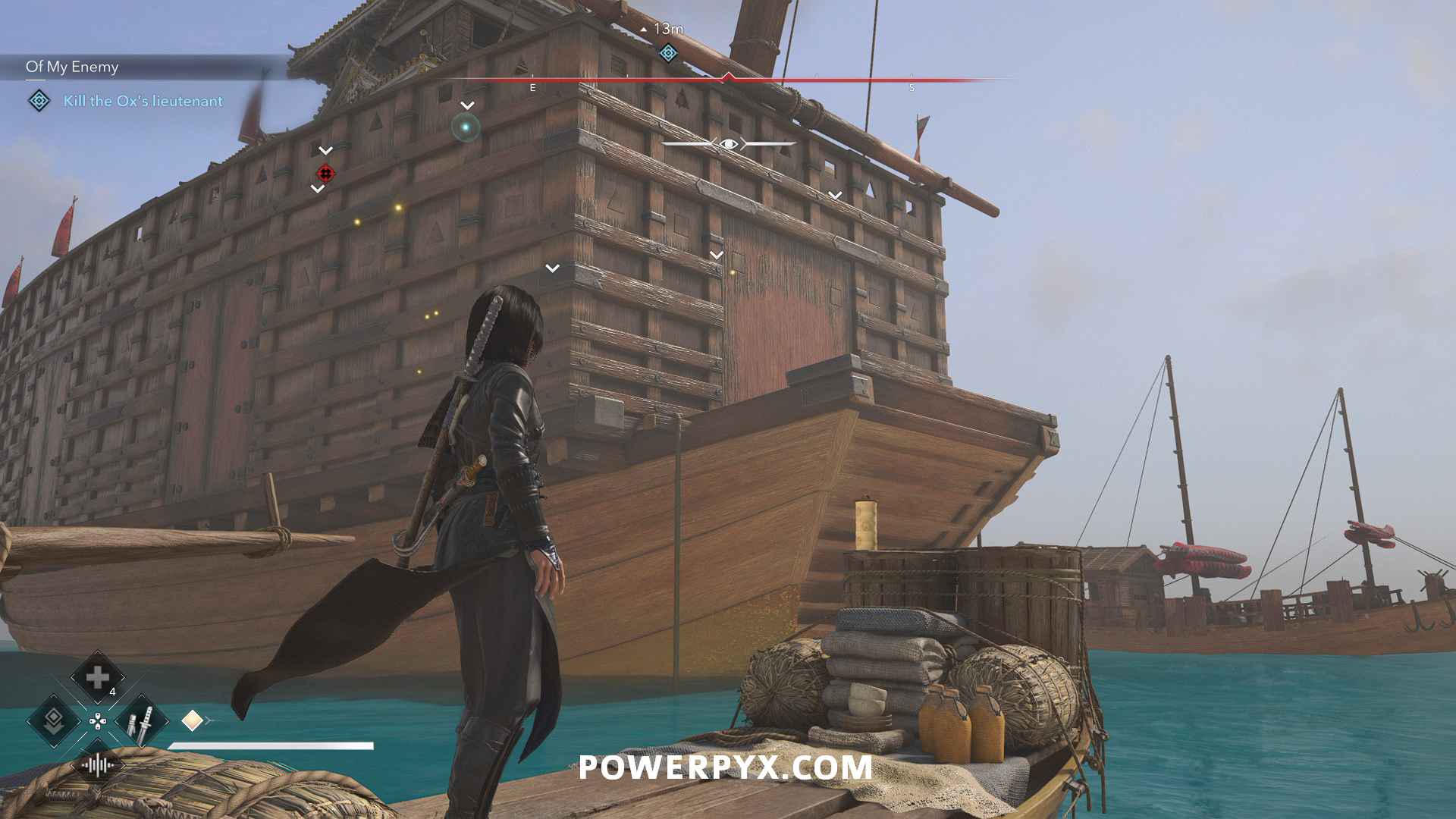
Task: Choose the katana and tanto weapon slot
Action: pos(141,721)
